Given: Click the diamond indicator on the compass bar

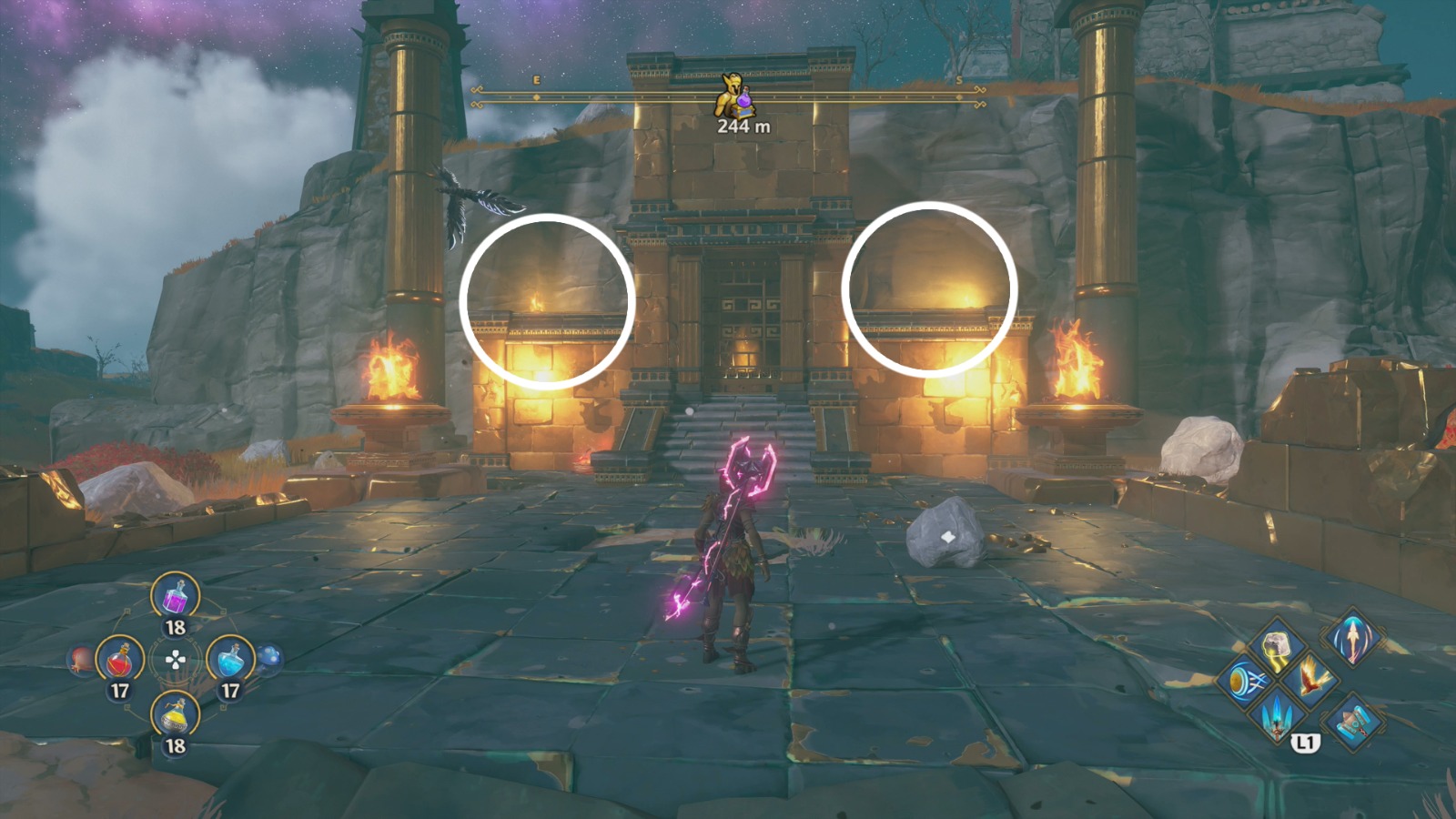Looking at the screenshot, I should [x=536, y=97].
